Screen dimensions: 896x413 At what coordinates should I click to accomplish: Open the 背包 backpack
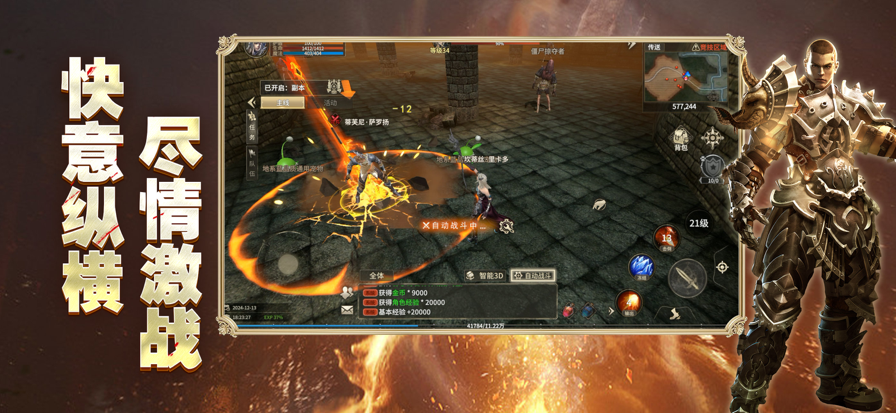point(680,138)
